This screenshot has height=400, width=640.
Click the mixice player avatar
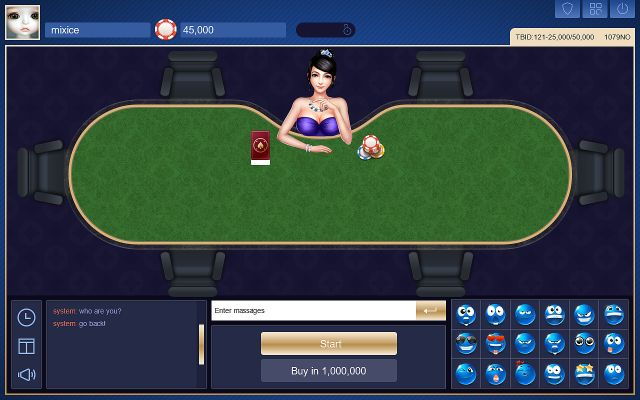22,21
